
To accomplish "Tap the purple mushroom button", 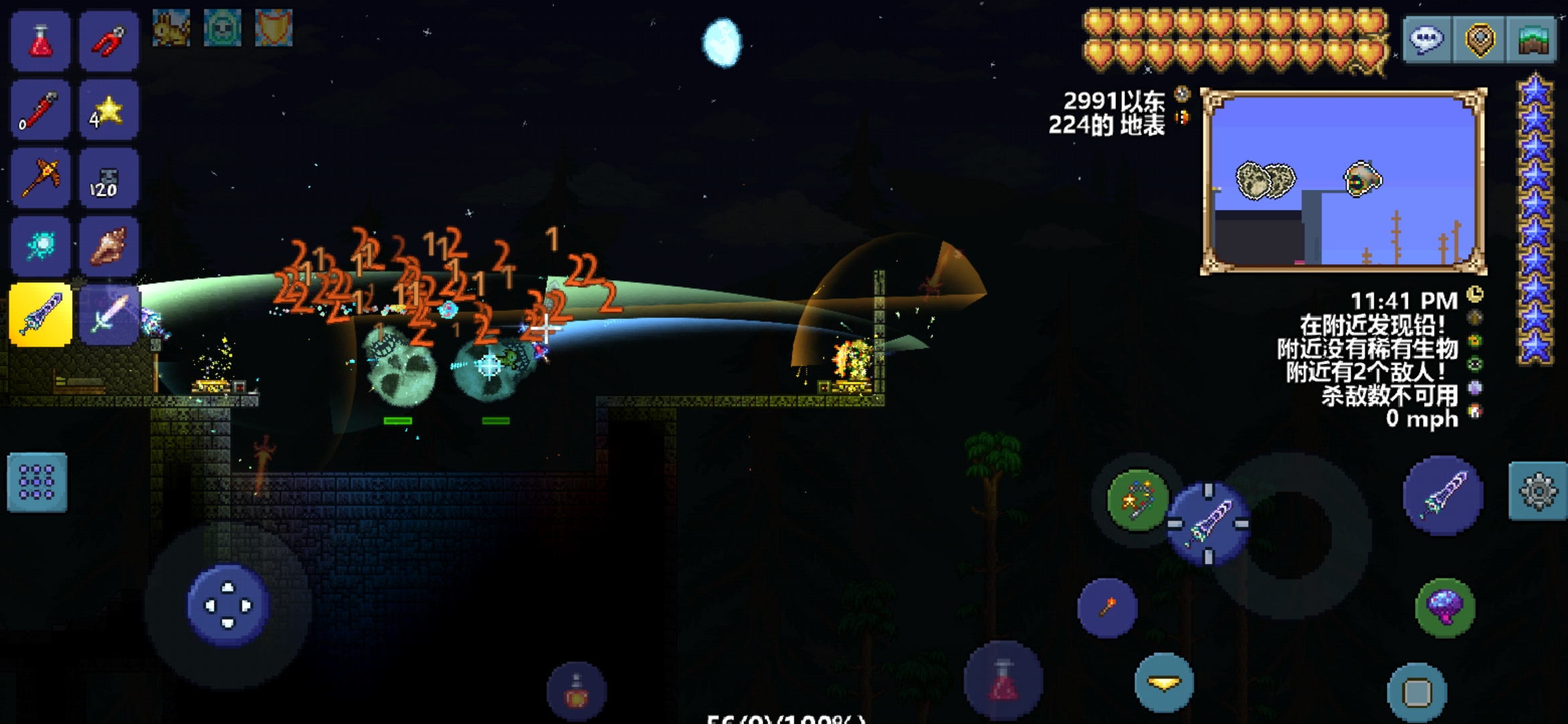I will [1445, 608].
